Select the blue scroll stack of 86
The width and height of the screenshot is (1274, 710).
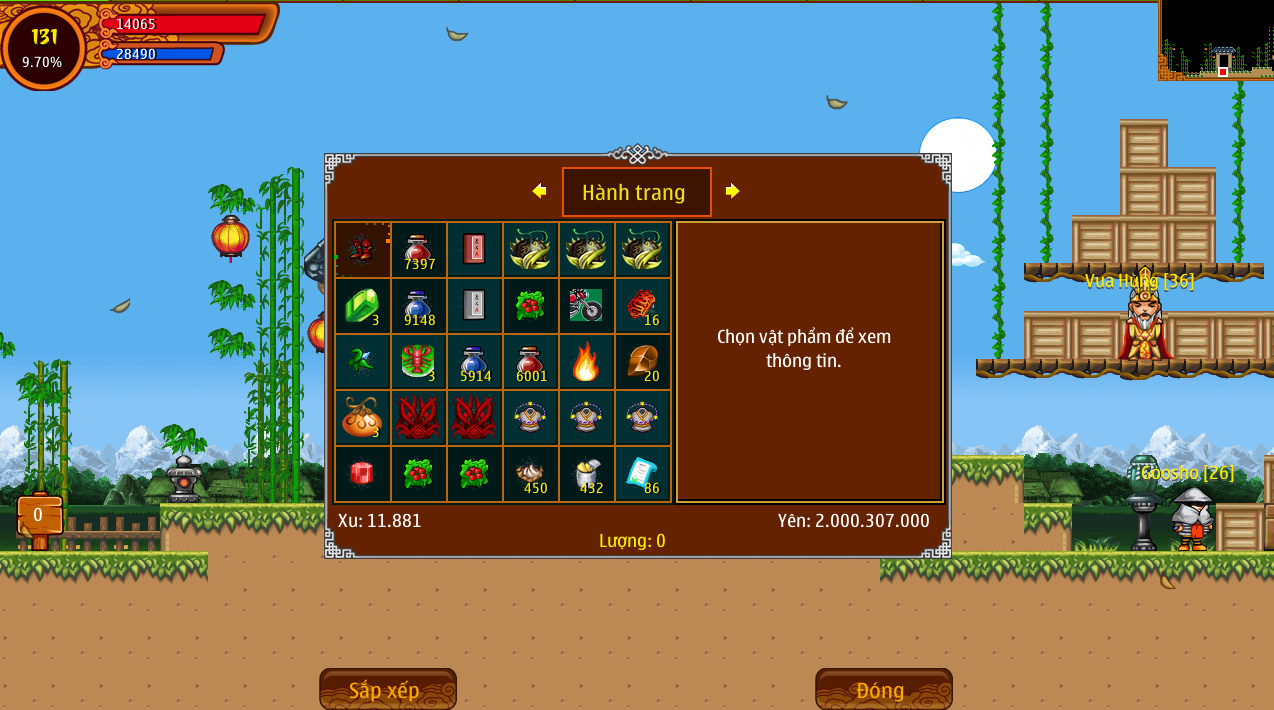[x=642, y=474]
